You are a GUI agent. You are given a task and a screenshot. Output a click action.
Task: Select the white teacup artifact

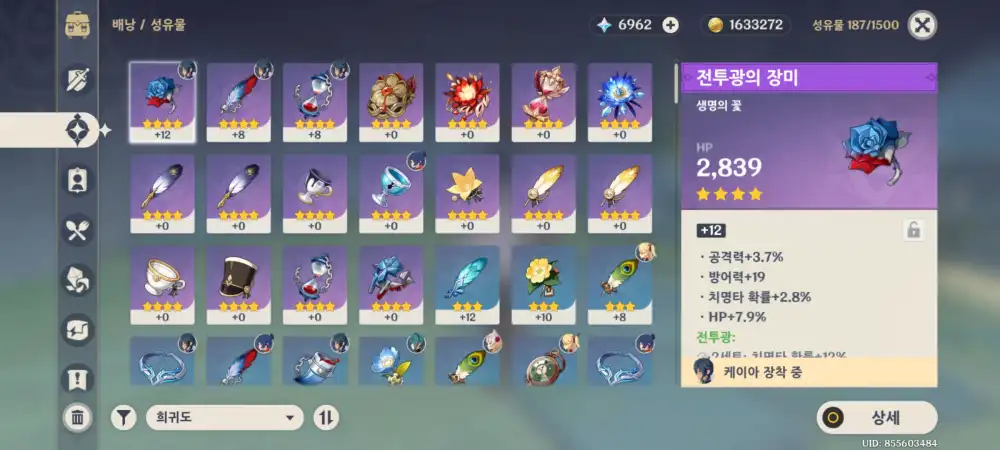(x=162, y=286)
